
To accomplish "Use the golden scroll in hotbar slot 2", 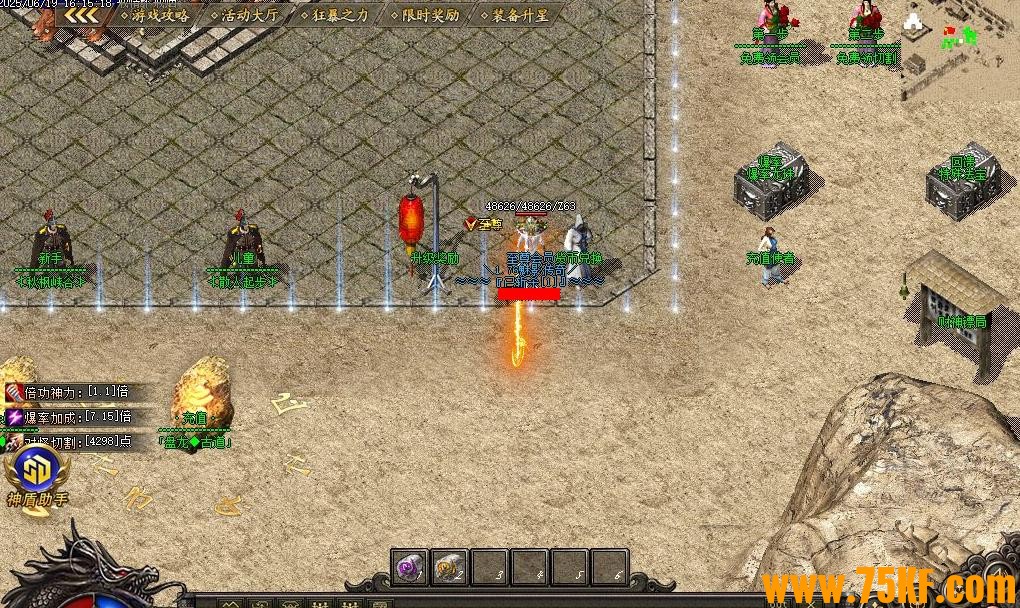I will (449, 567).
